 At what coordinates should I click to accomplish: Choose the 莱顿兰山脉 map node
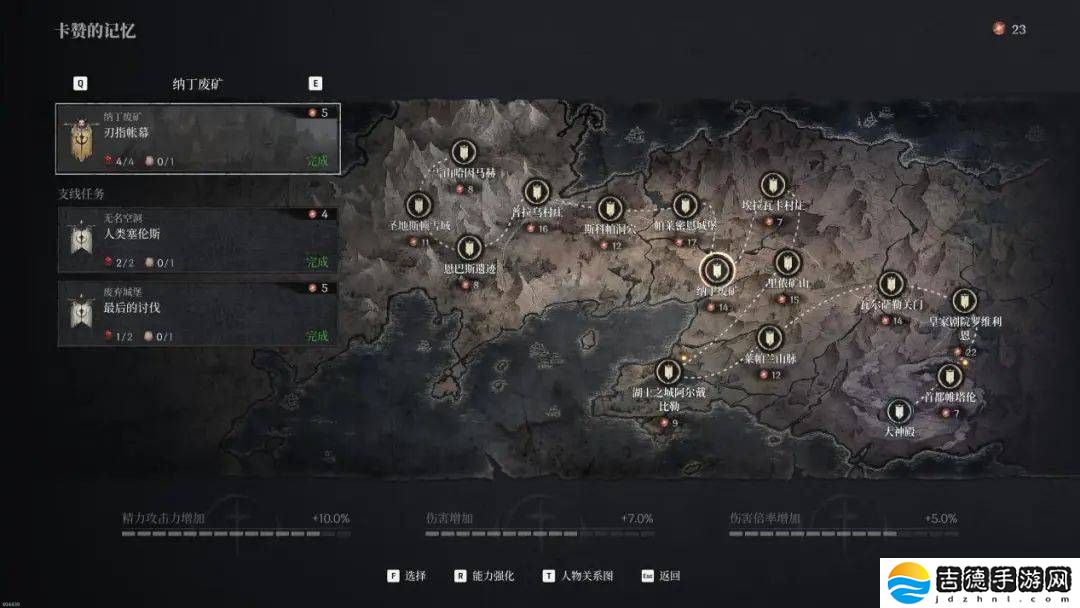pos(769,338)
